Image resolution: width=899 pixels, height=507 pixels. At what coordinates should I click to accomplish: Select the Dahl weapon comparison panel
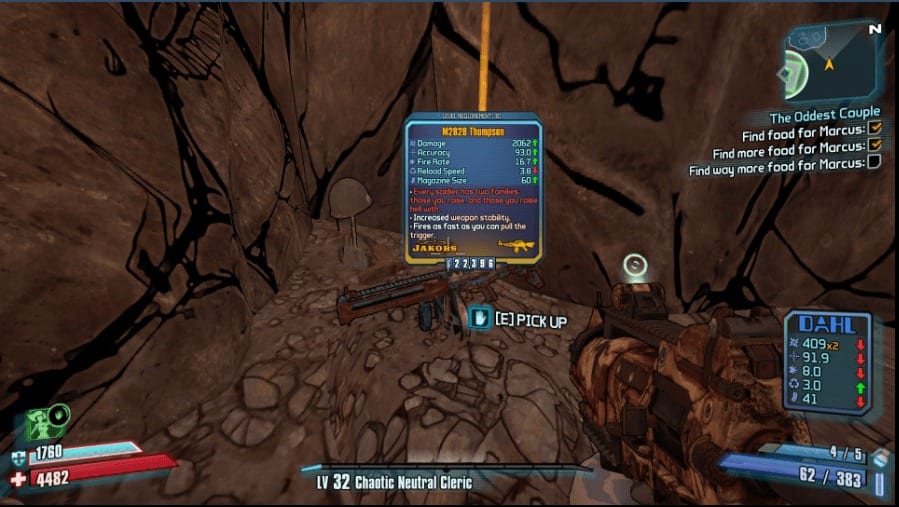pyautogui.click(x=827, y=361)
